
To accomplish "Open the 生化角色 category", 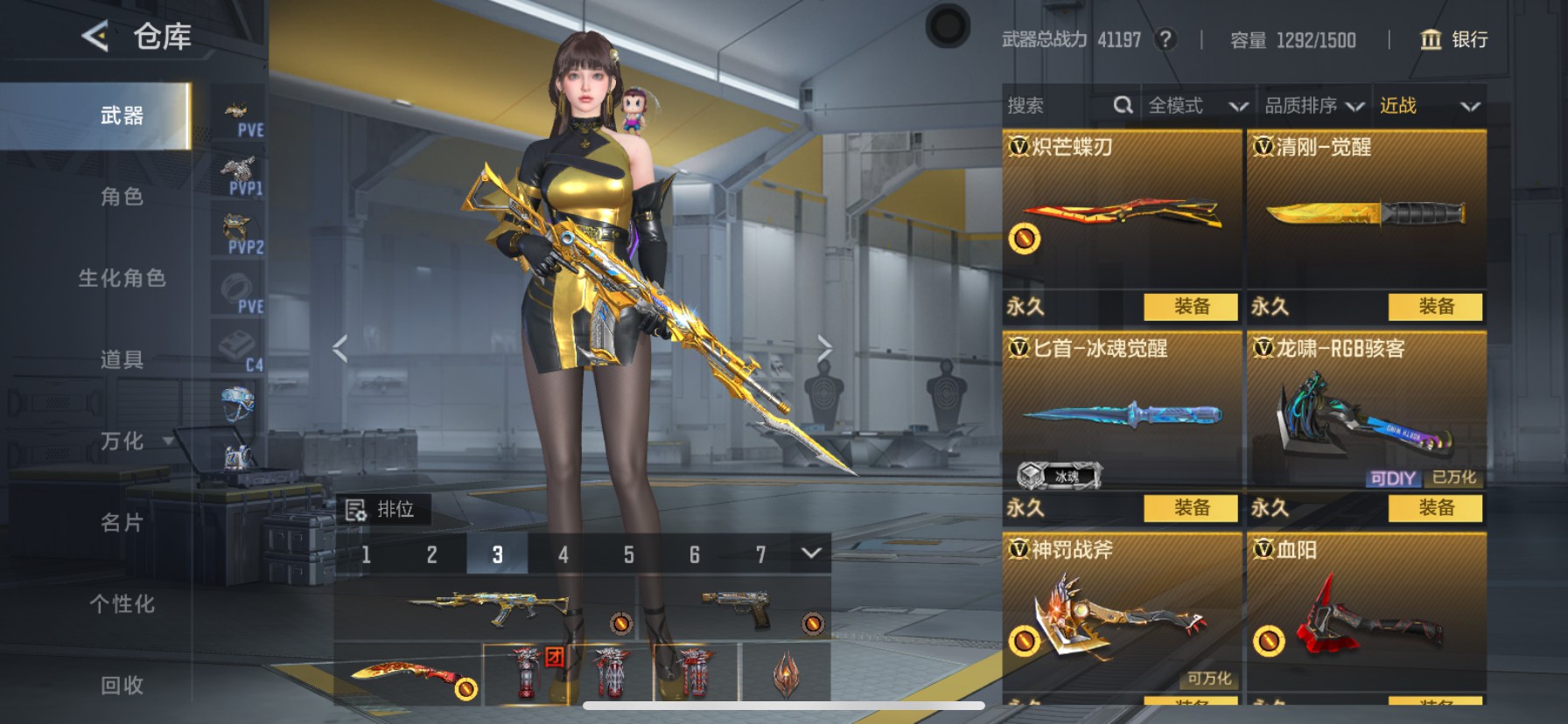I will (x=122, y=278).
